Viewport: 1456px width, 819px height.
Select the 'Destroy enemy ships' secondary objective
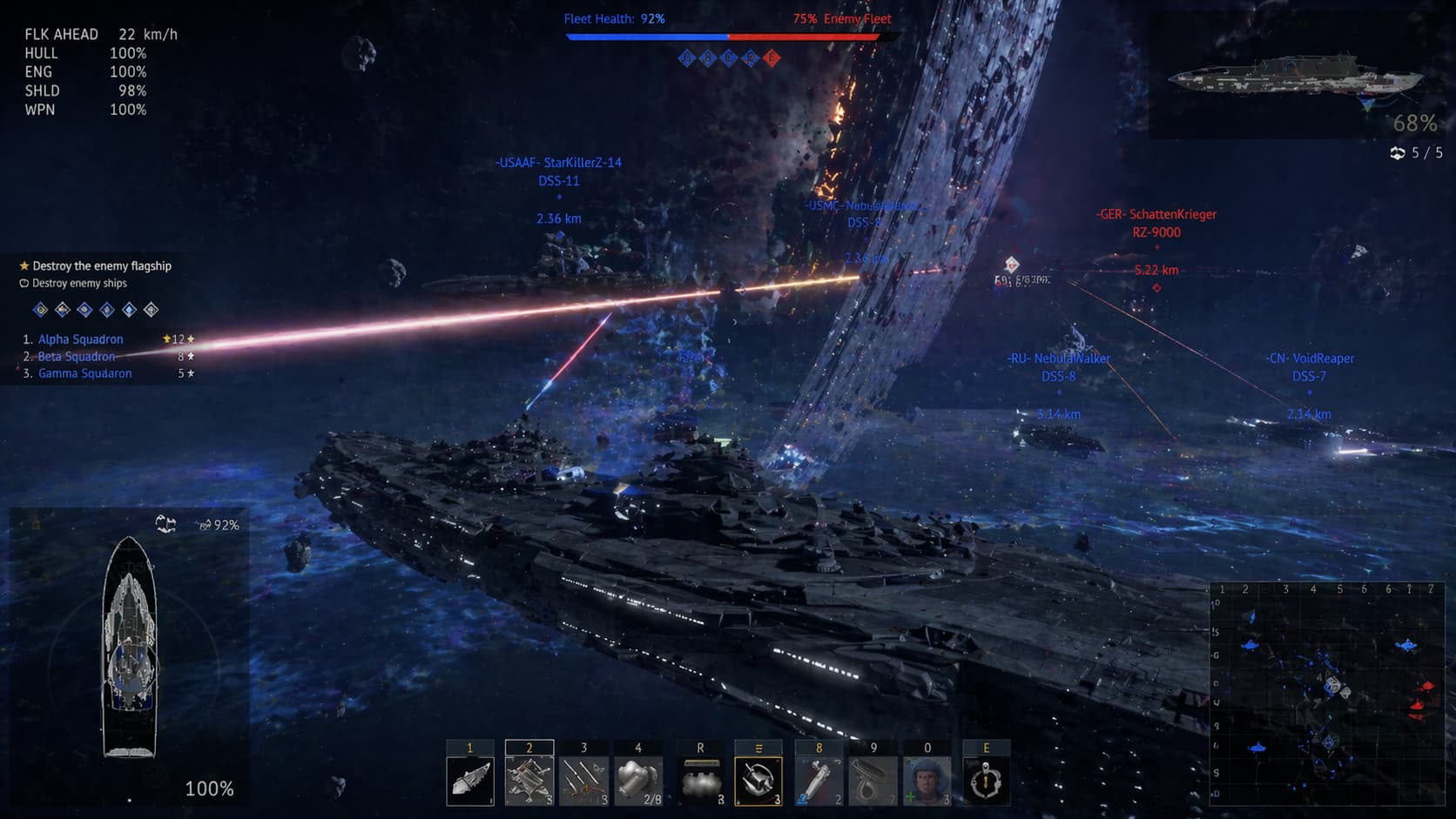(79, 284)
